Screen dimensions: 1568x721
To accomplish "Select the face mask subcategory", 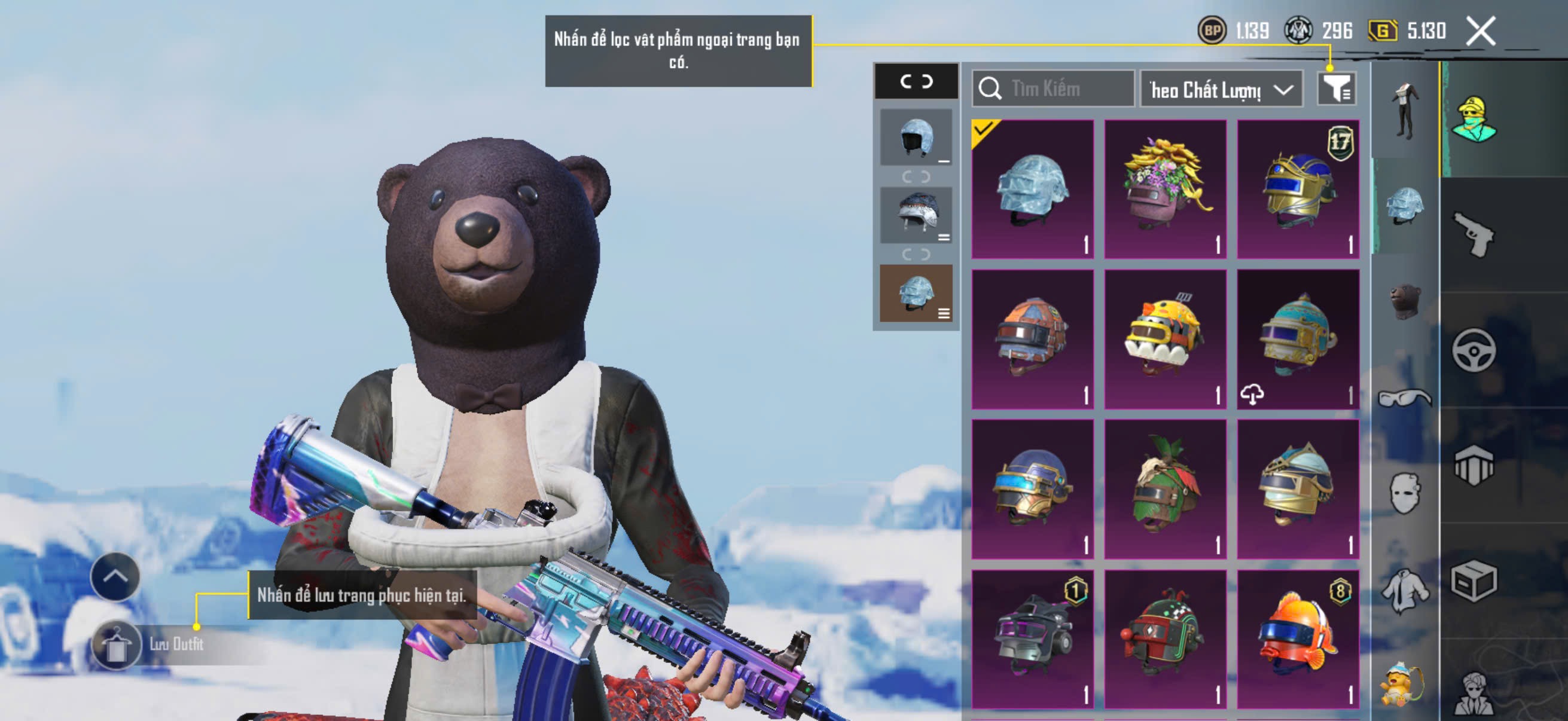I will tap(1405, 493).
